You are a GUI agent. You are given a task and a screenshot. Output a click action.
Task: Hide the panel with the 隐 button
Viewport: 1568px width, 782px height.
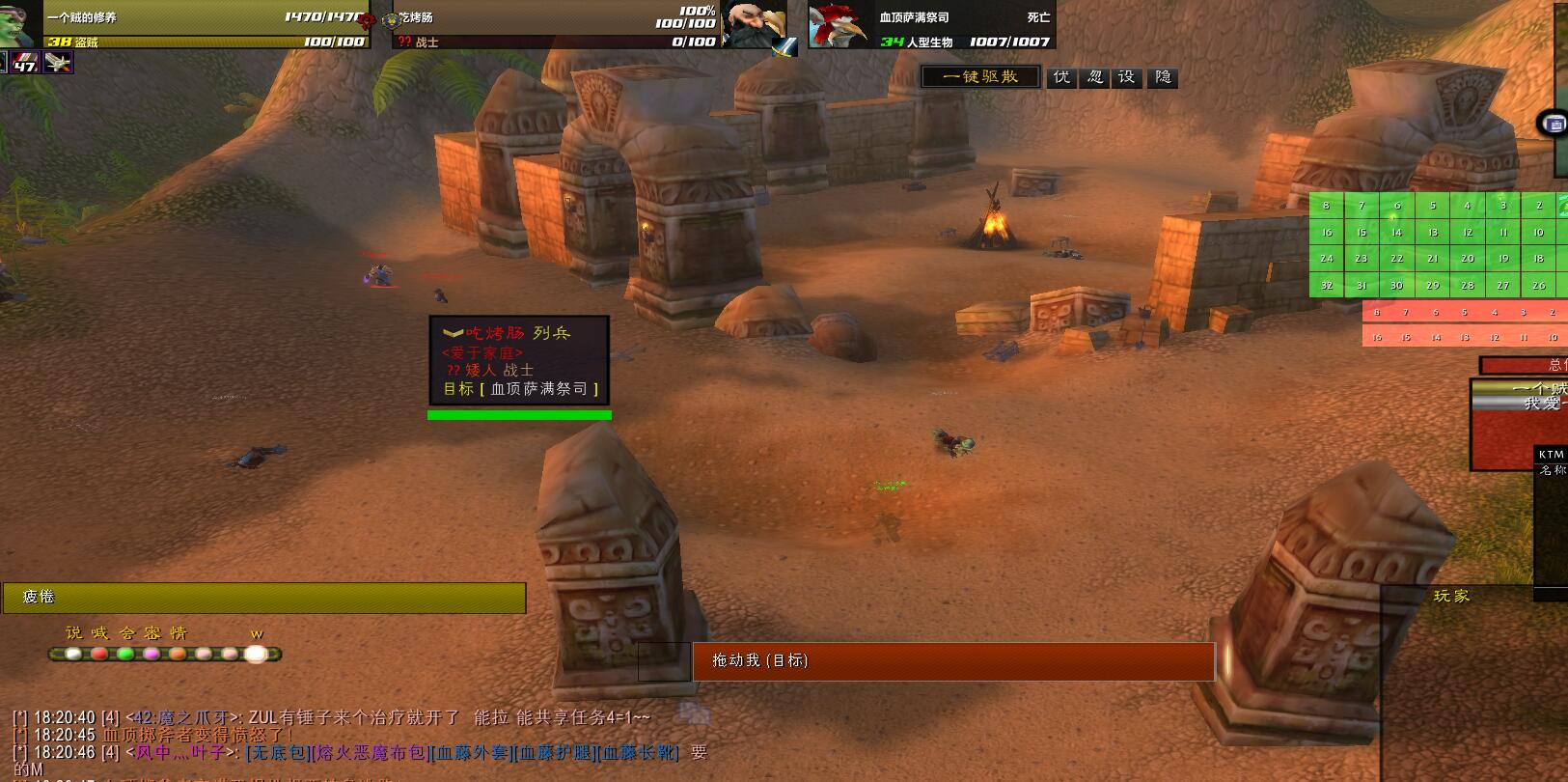(1163, 77)
